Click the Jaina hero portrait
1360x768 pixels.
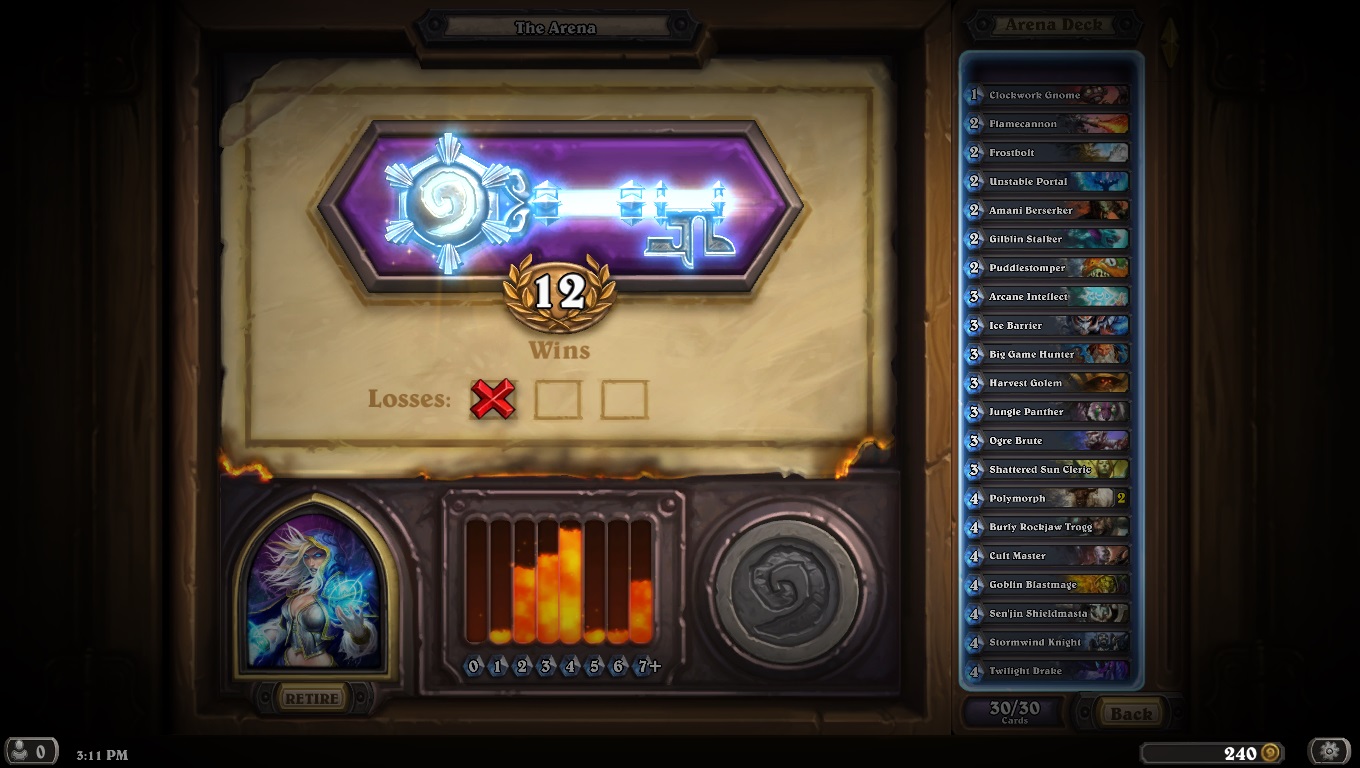coord(316,594)
